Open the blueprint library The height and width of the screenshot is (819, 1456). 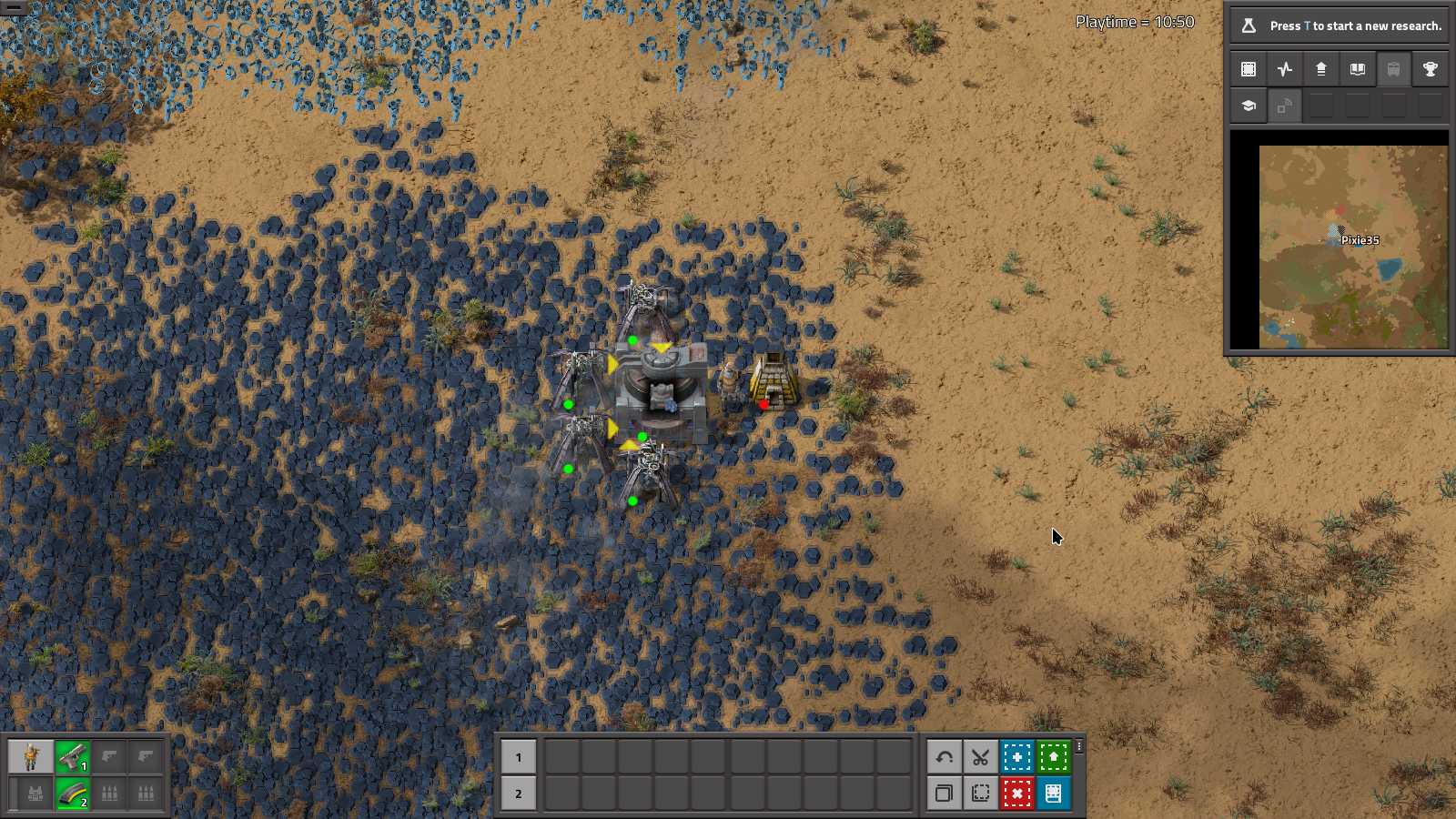pos(1248,68)
